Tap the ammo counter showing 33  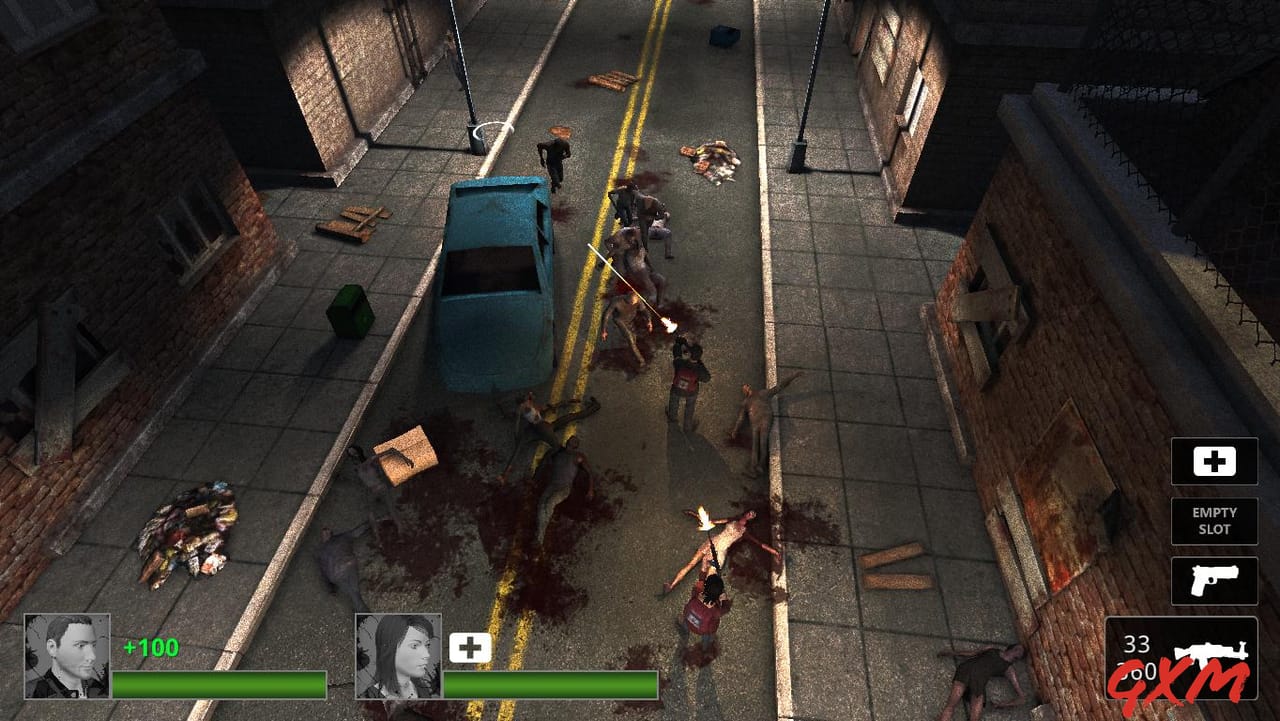1137,641
